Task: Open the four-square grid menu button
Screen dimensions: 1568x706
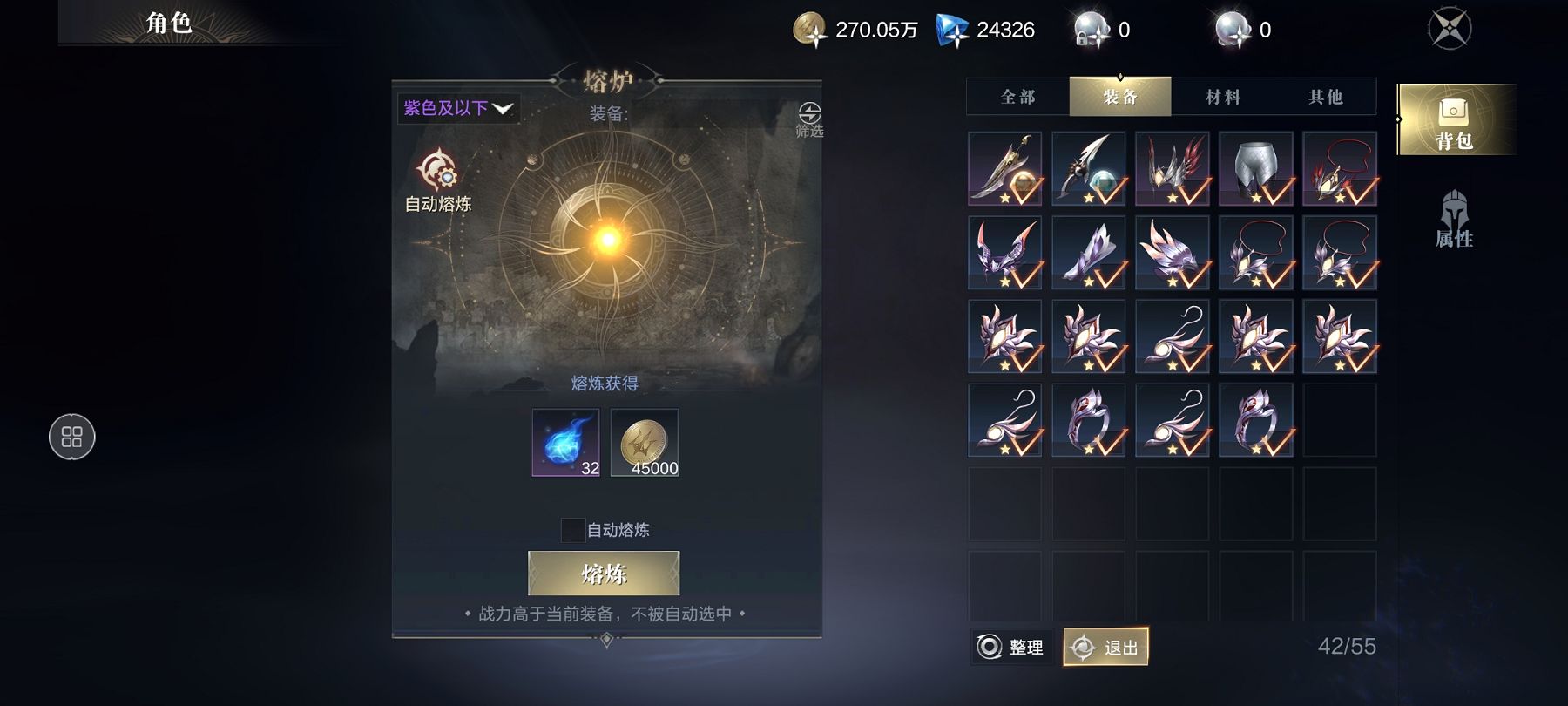Action: (72, 437)
